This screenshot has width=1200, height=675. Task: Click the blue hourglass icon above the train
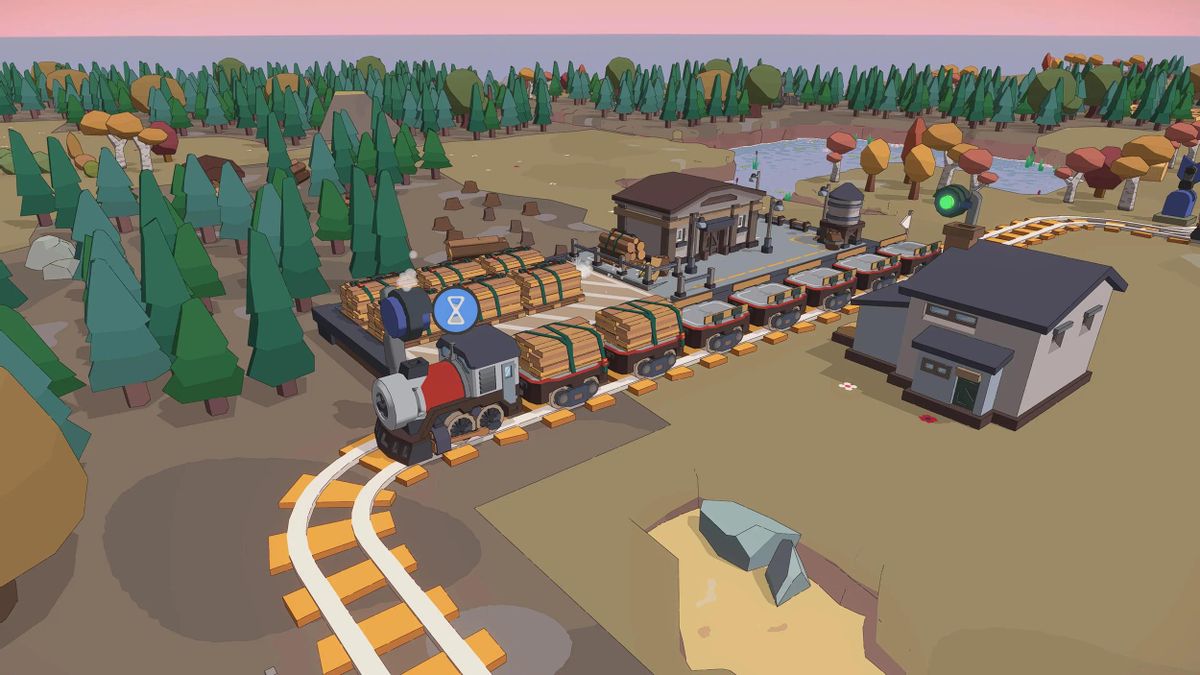click(456, 309)
